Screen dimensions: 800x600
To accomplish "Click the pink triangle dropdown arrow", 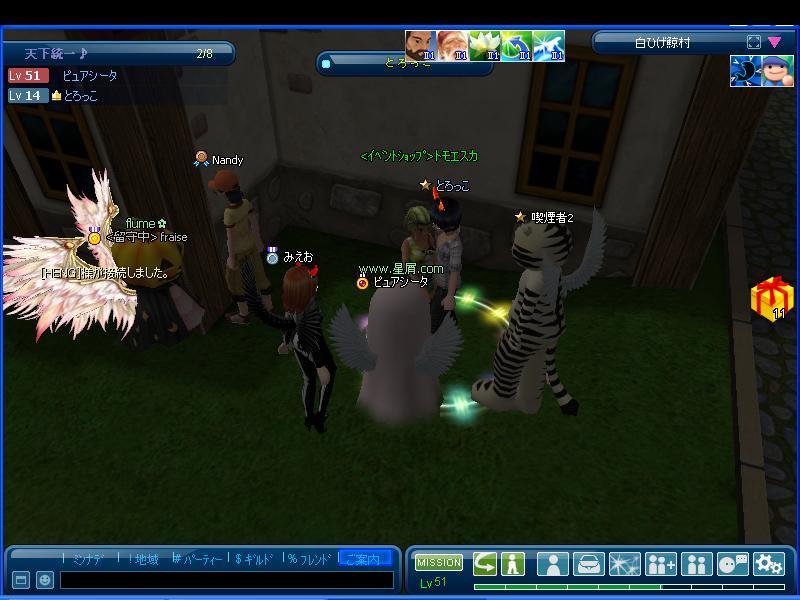I will (775, 42).
